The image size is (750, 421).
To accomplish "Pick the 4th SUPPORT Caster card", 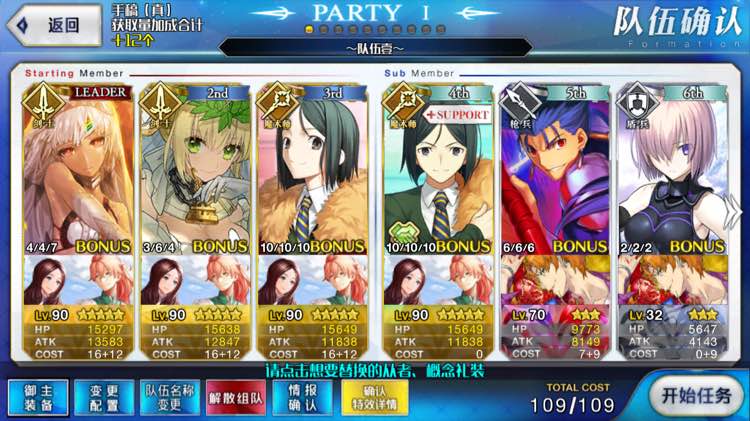I will pyautogui.click(x=437, y=168).
